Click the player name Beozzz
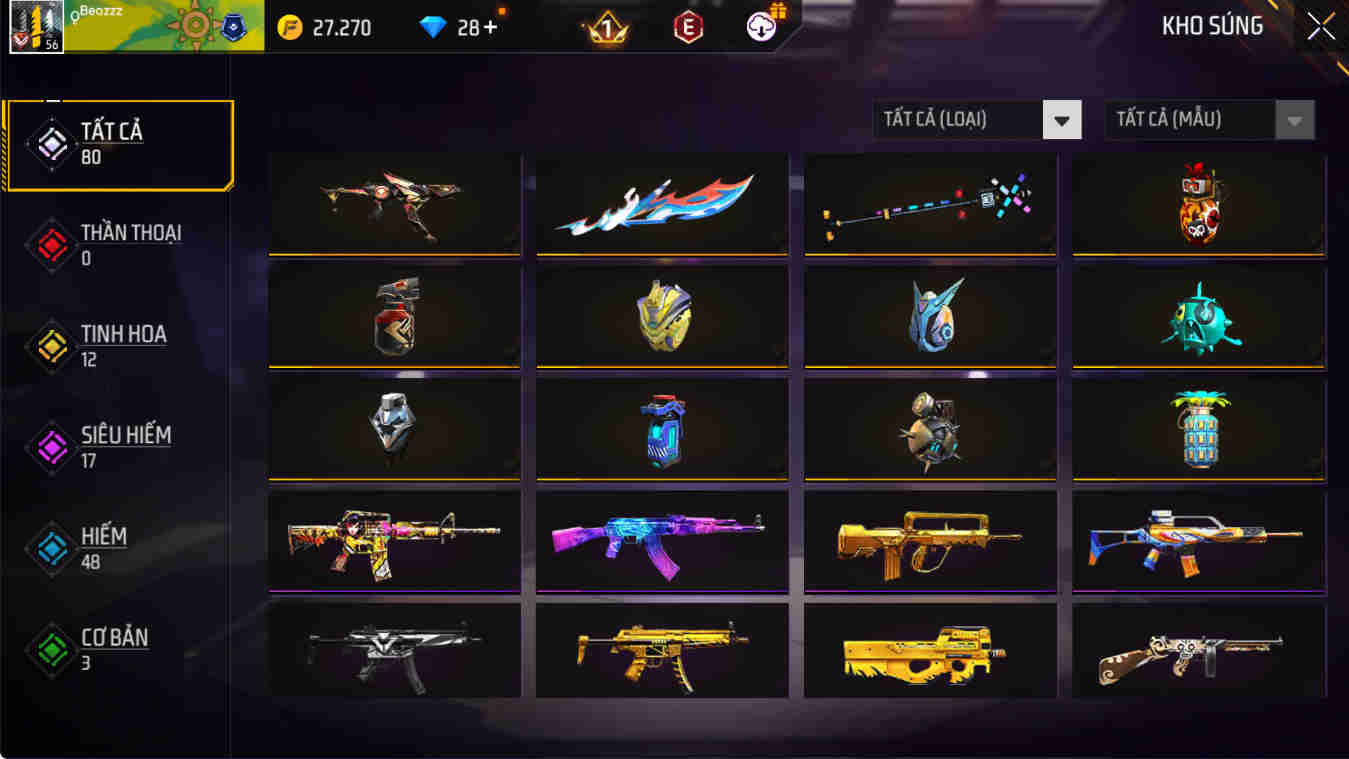The height and width of the screenshot is (759, 1349). [100, 10]
